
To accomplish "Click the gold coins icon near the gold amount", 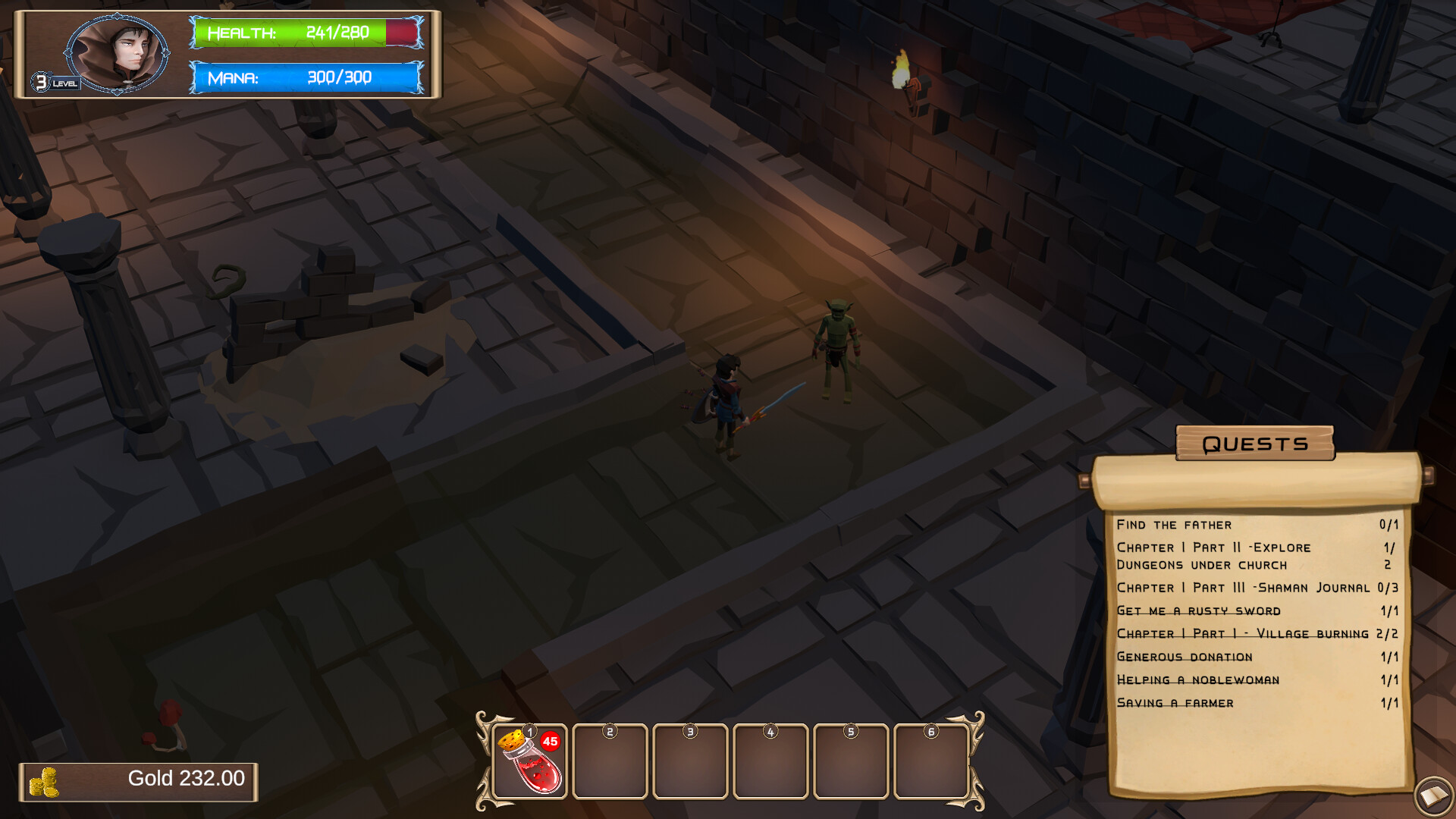I will coord(45,780).
